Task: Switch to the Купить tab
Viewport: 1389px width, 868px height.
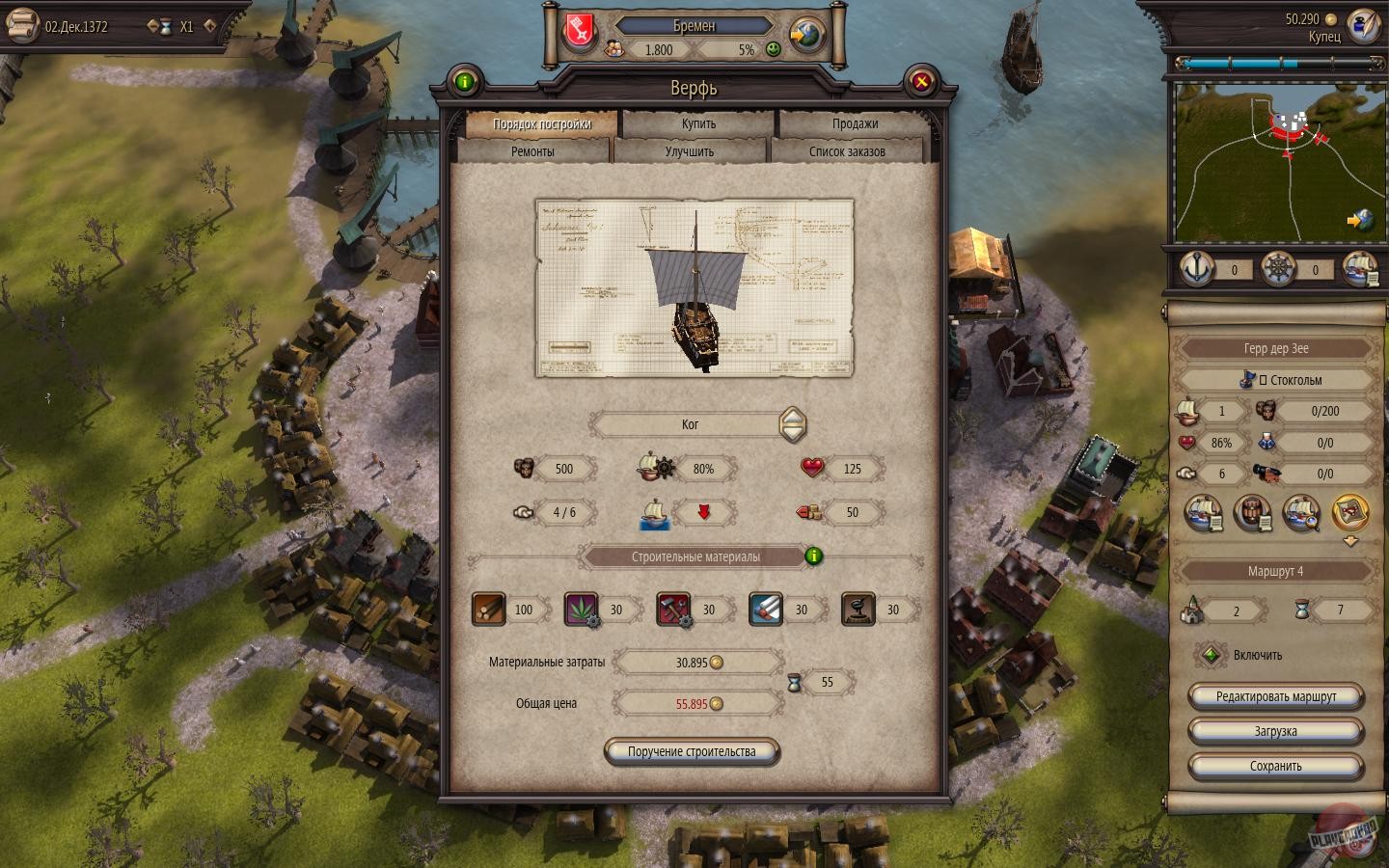Action: coord(697,123)
